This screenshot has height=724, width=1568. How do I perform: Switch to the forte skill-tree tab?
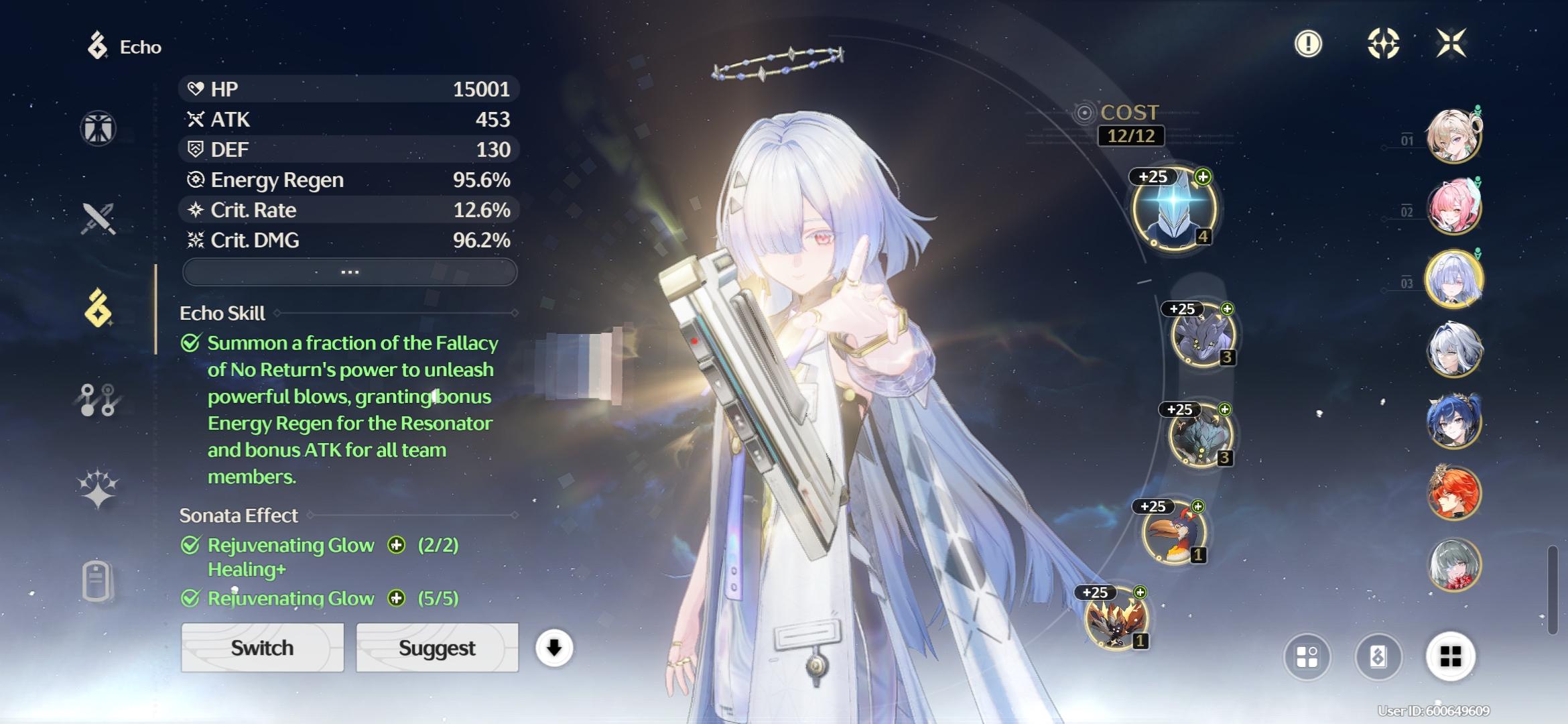click(99, 400)
